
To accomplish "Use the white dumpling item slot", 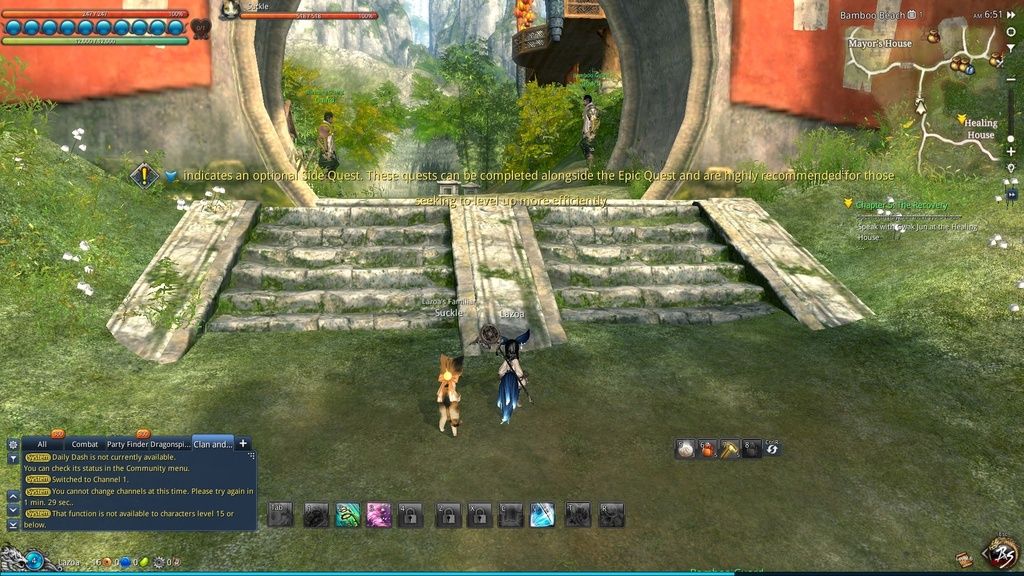I will [x=685, y=449].
